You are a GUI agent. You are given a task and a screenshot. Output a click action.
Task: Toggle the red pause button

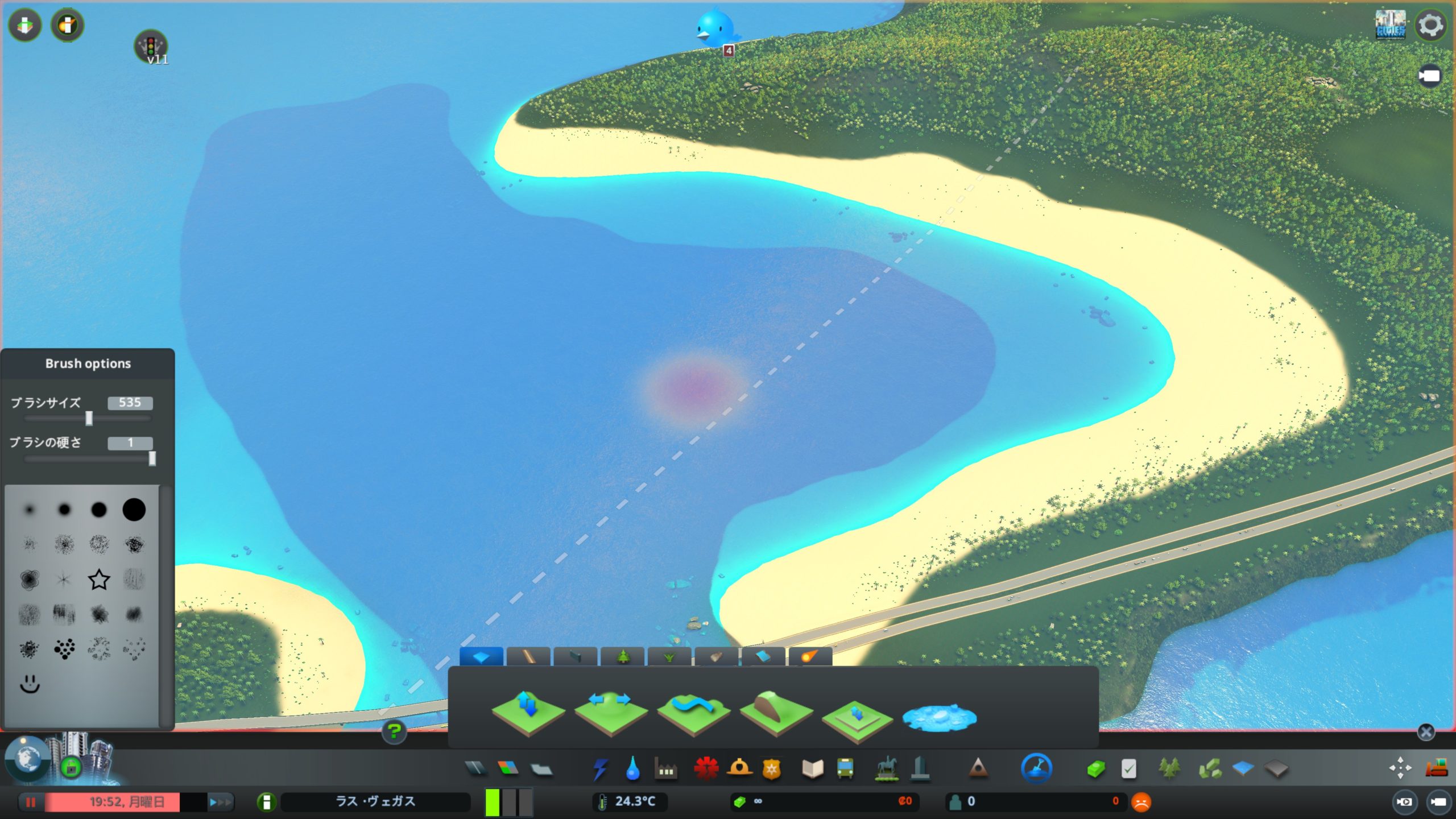[31, 802]
